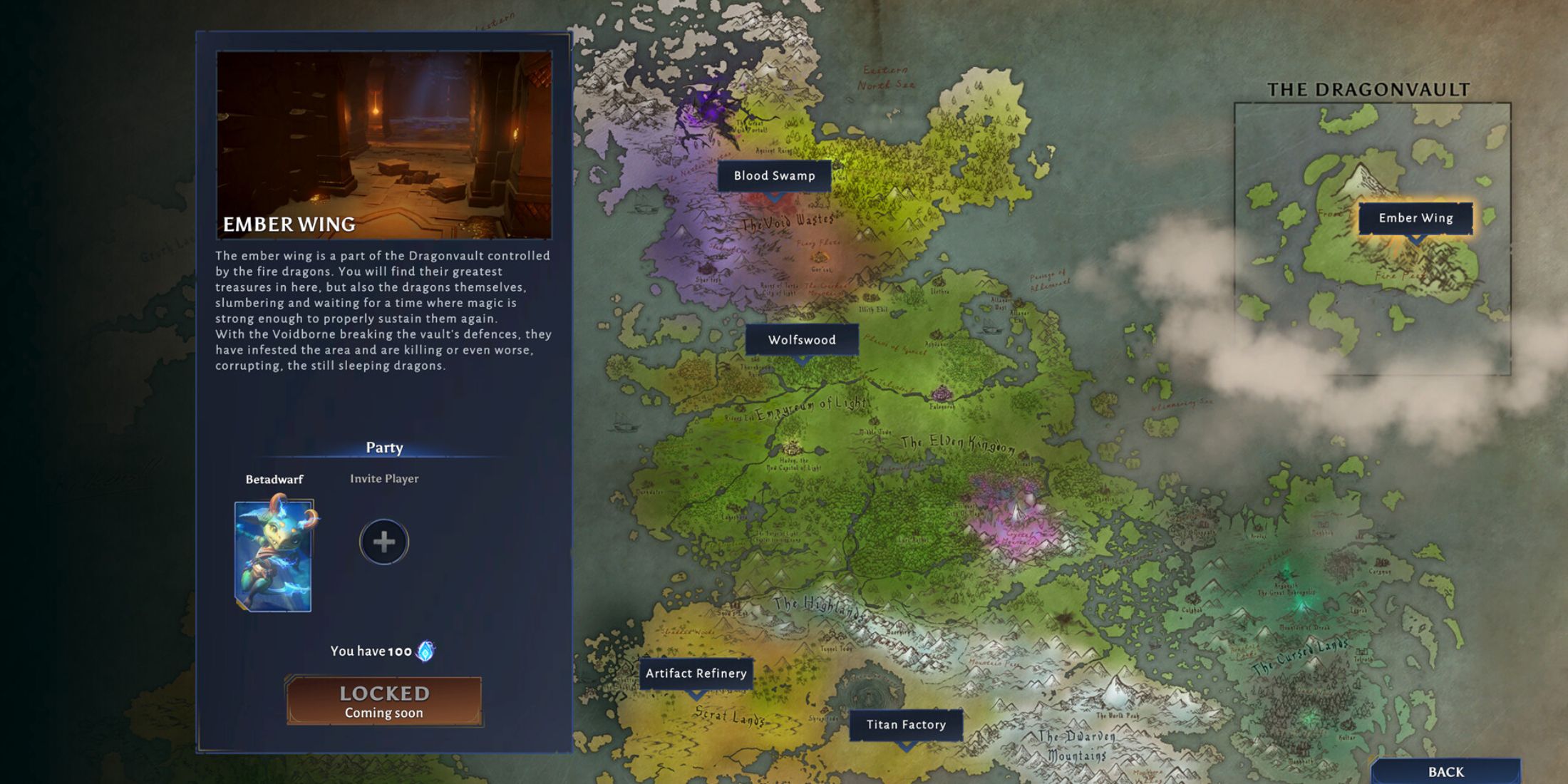The image size is (1568, 784).
Task: Click the Invite Player label
Action: (383, 478)
